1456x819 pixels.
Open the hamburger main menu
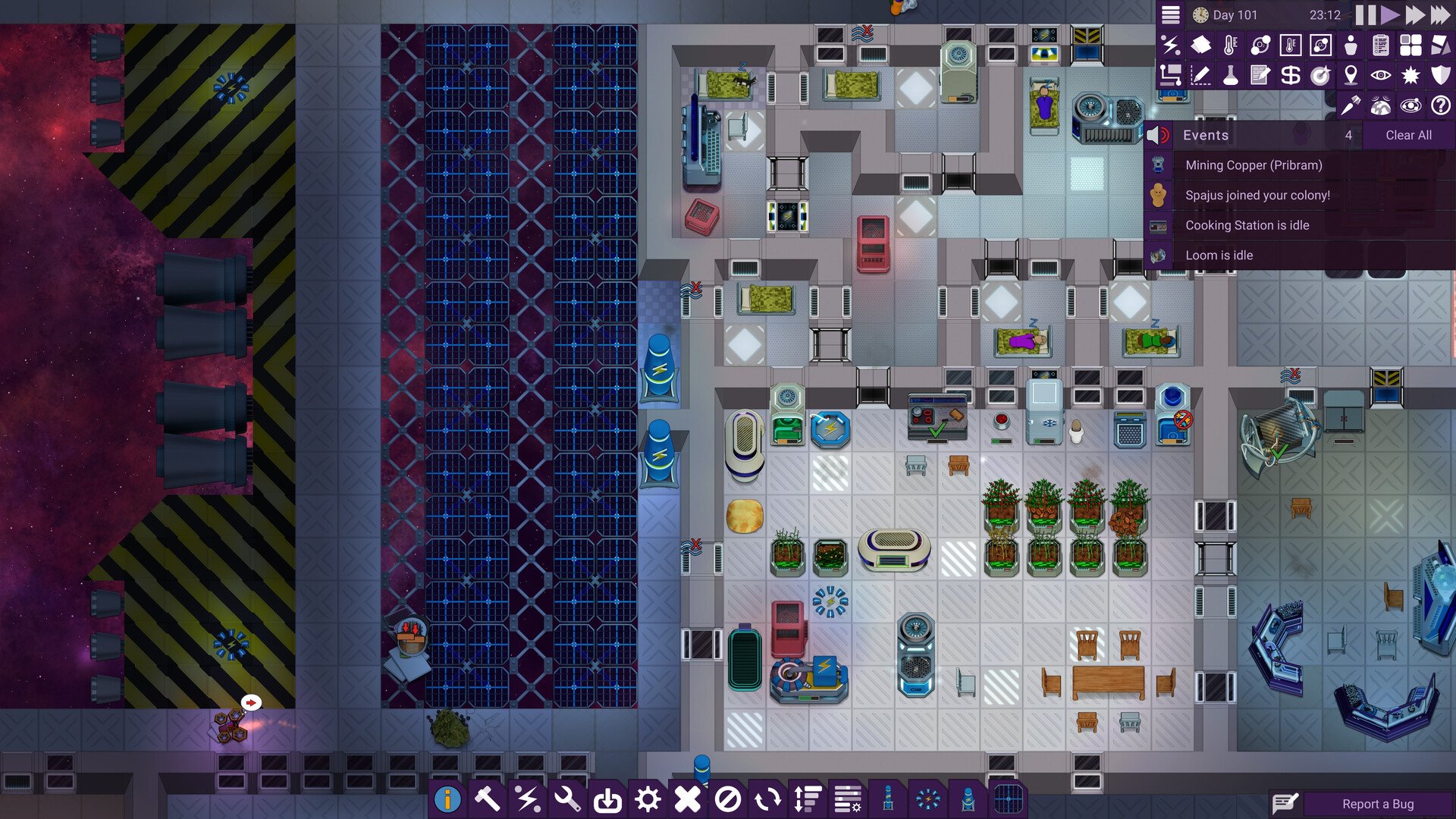pyautogui.click(x=1171, y=15)
